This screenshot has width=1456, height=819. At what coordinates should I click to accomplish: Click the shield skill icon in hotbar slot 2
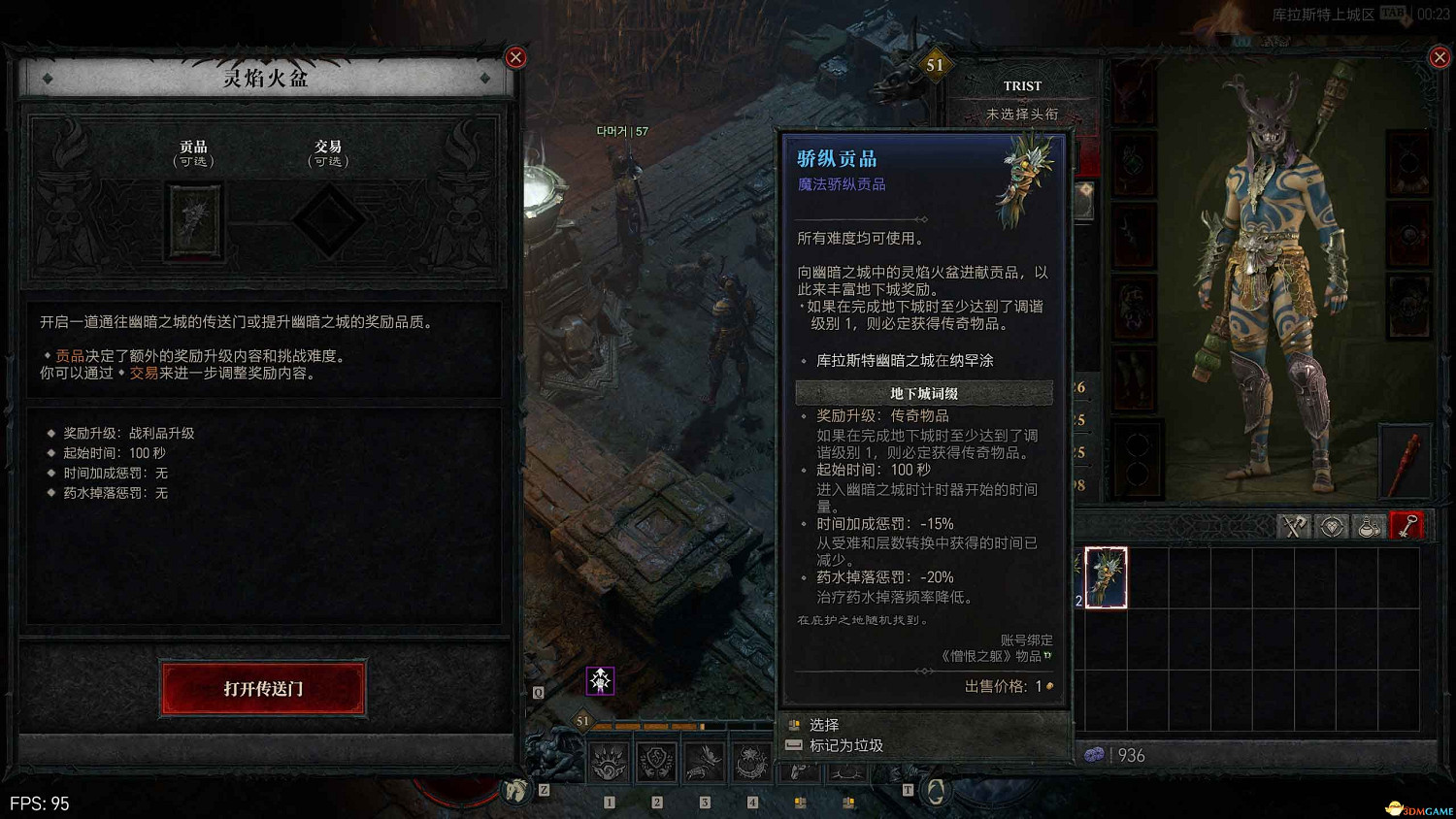tap(656, 762)
